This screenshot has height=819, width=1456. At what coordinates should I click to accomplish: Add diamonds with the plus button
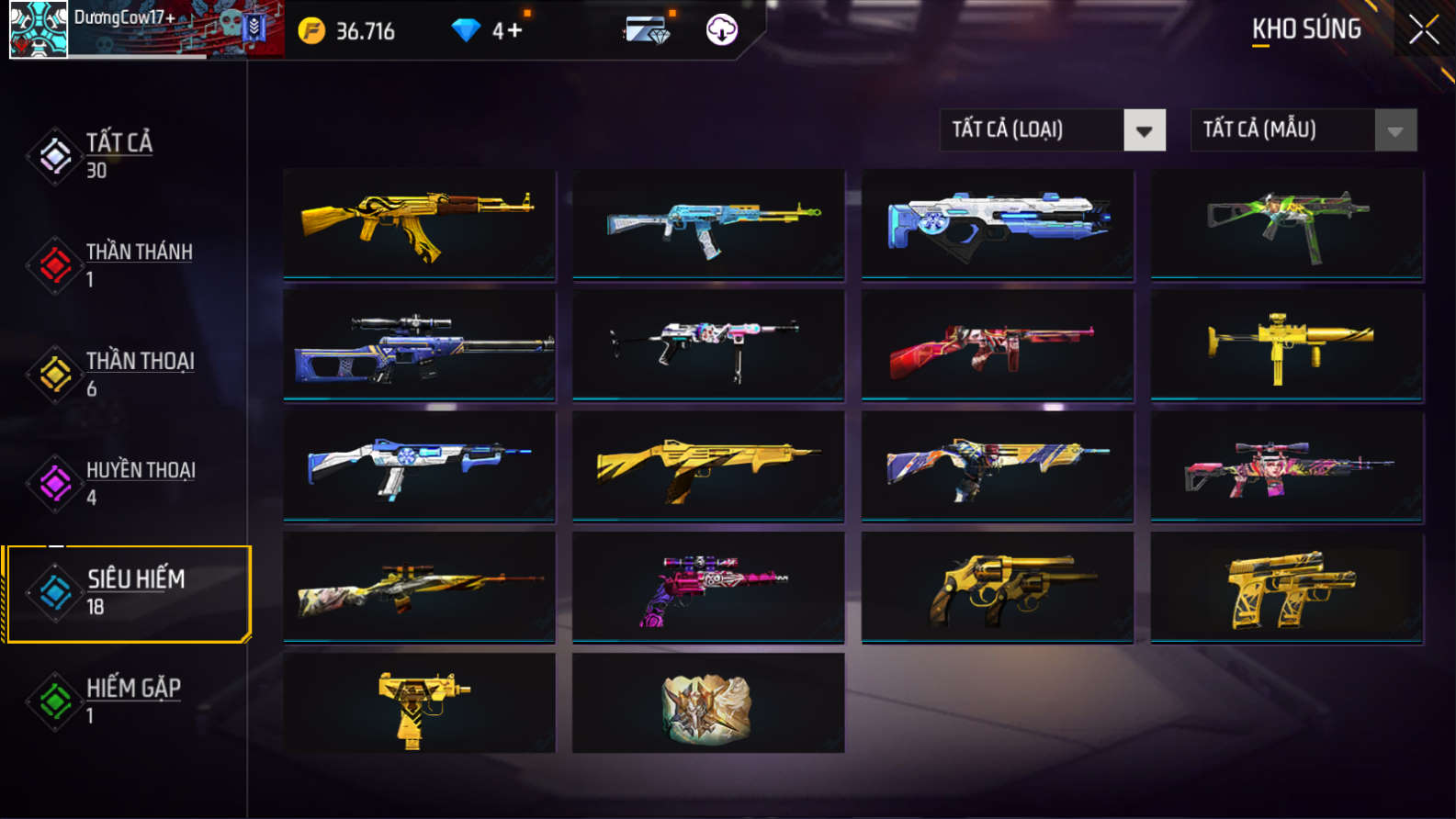click(x=514, y=31)
